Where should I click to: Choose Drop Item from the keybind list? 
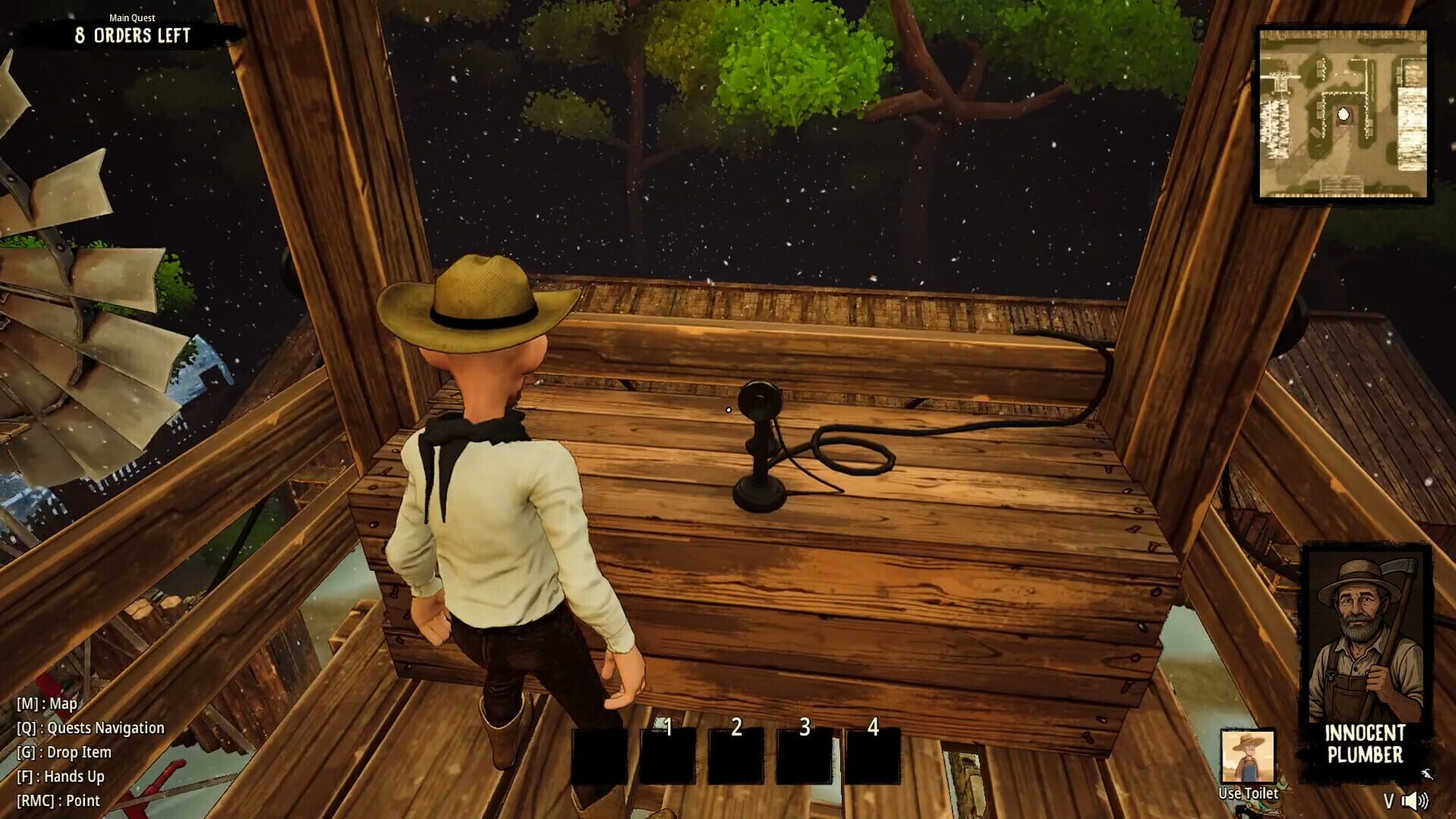click(64, 752)
